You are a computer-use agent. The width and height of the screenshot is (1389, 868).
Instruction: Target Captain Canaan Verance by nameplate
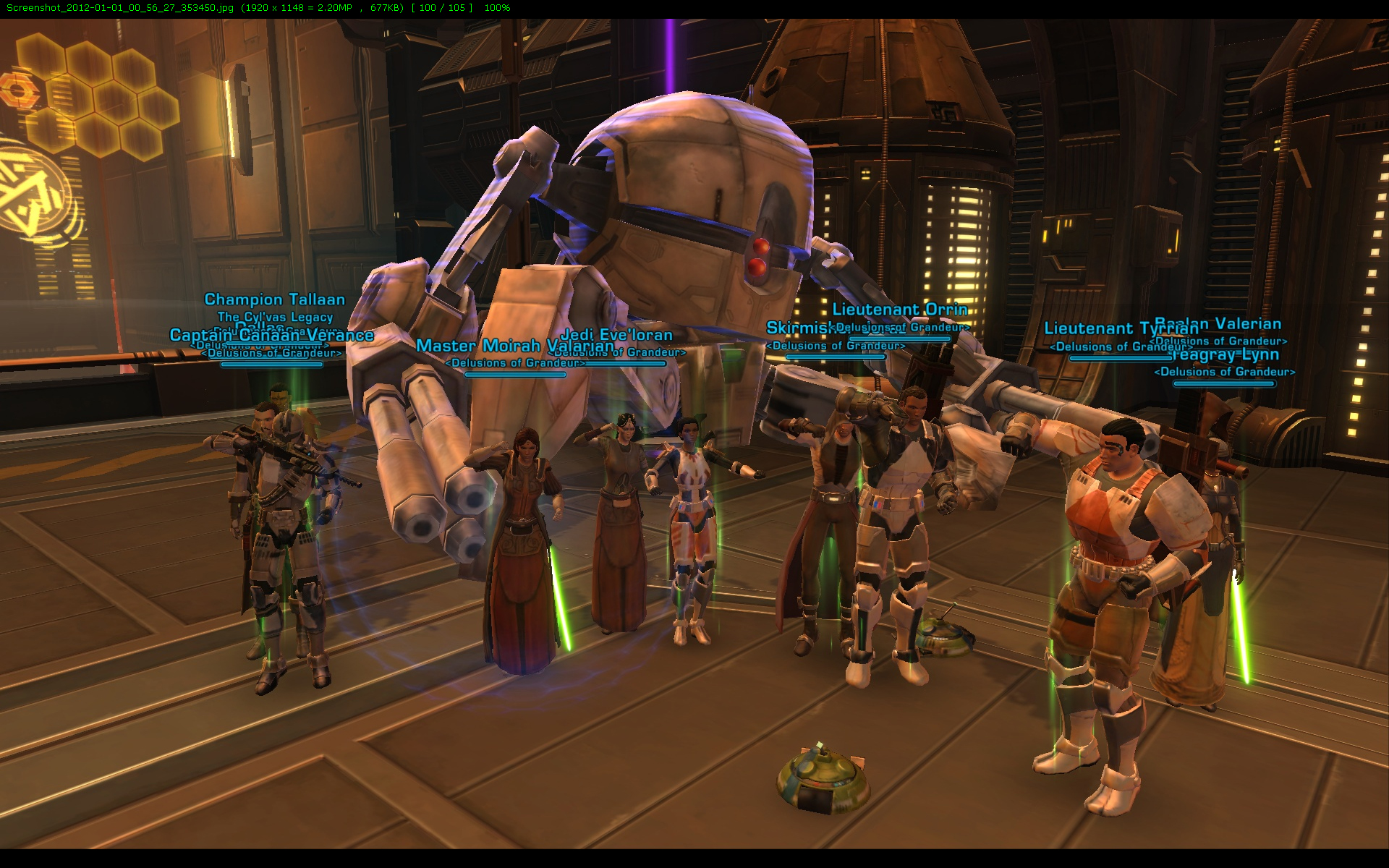pos(271,336)
